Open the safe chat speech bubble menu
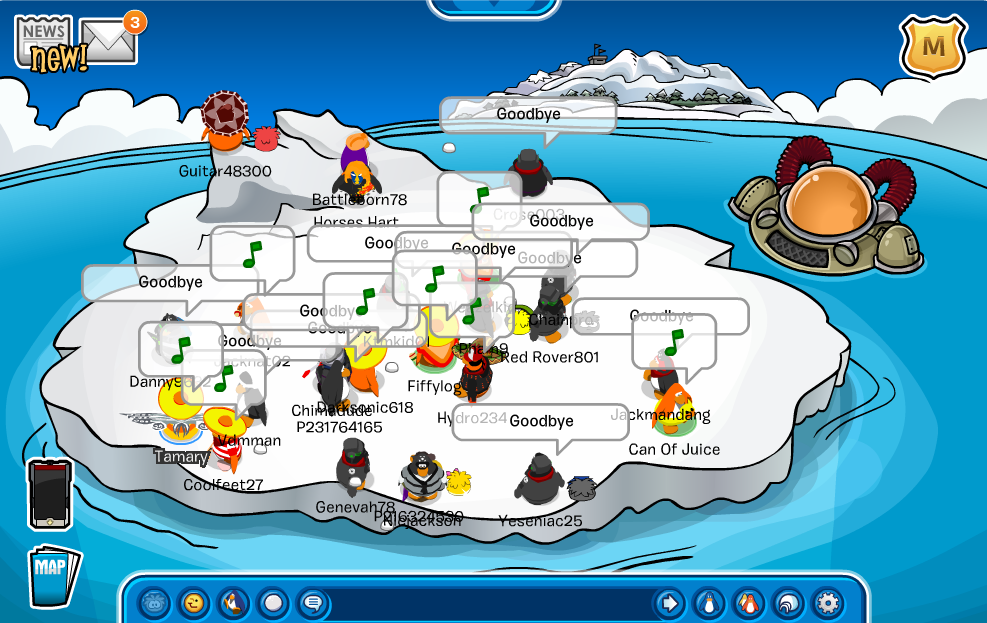 (312, 603)
